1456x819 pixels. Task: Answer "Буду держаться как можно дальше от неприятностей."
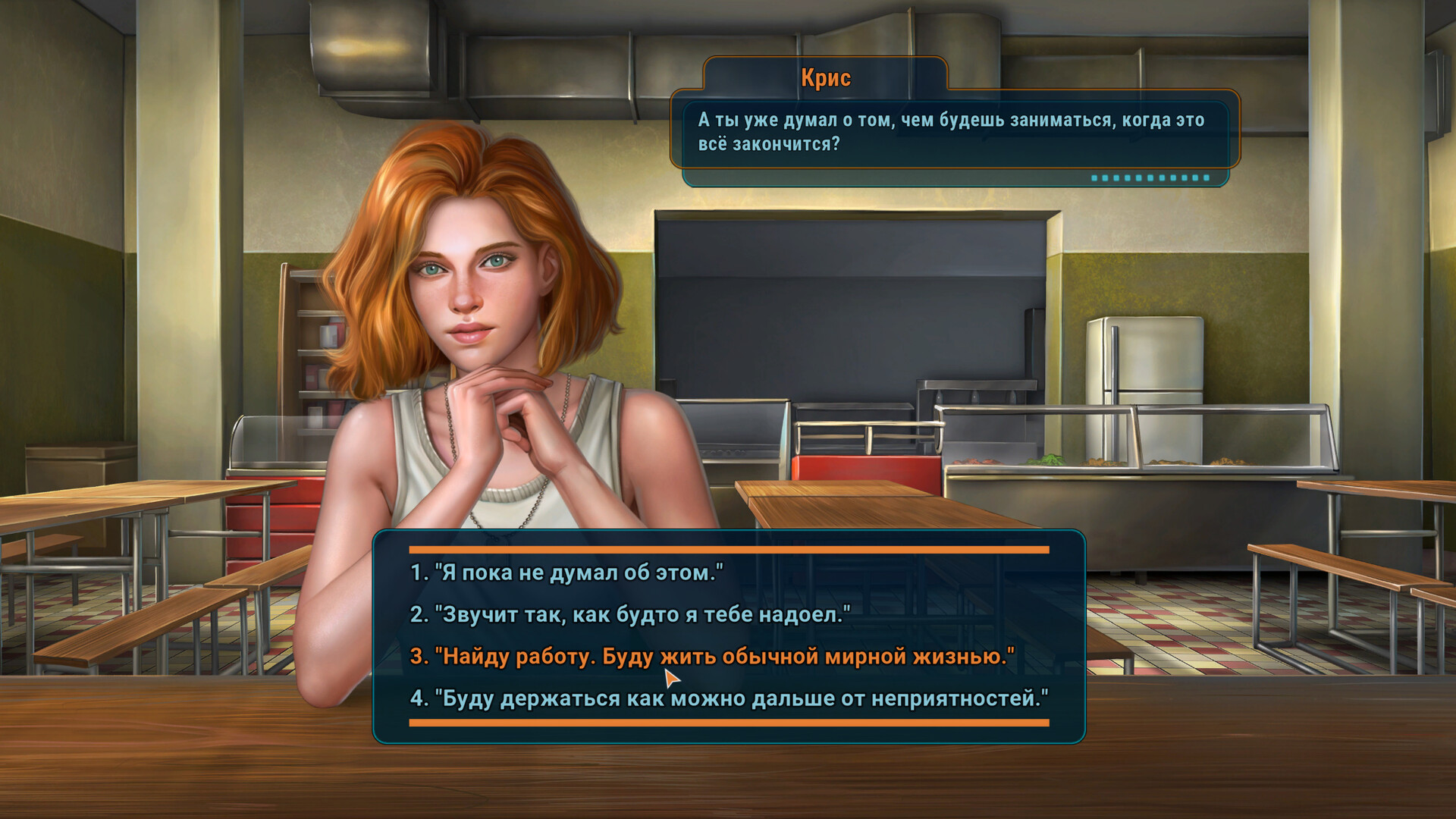[x=729, y=698]
